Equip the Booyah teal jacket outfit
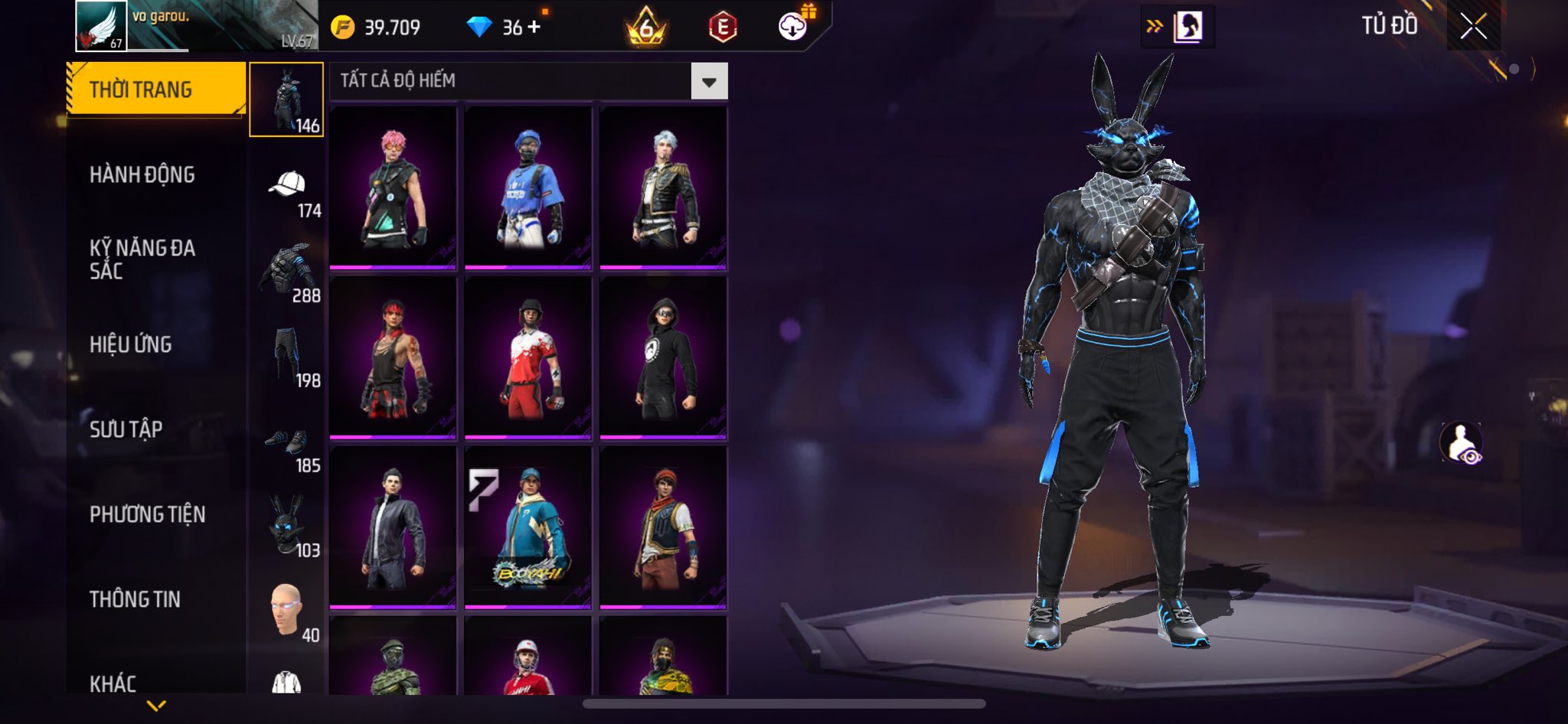 528,528
